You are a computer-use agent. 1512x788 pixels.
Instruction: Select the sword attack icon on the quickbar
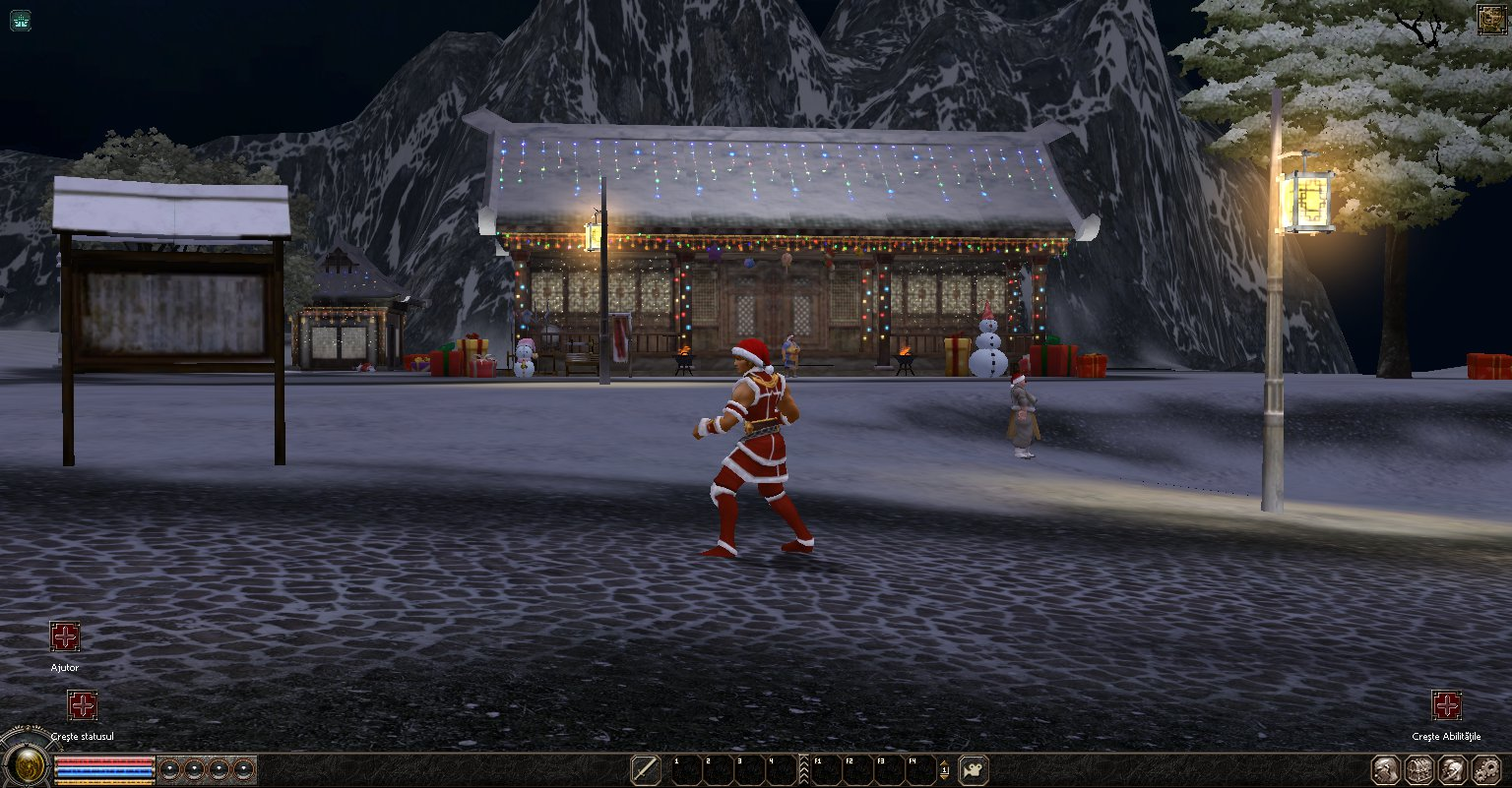[646, 769]
